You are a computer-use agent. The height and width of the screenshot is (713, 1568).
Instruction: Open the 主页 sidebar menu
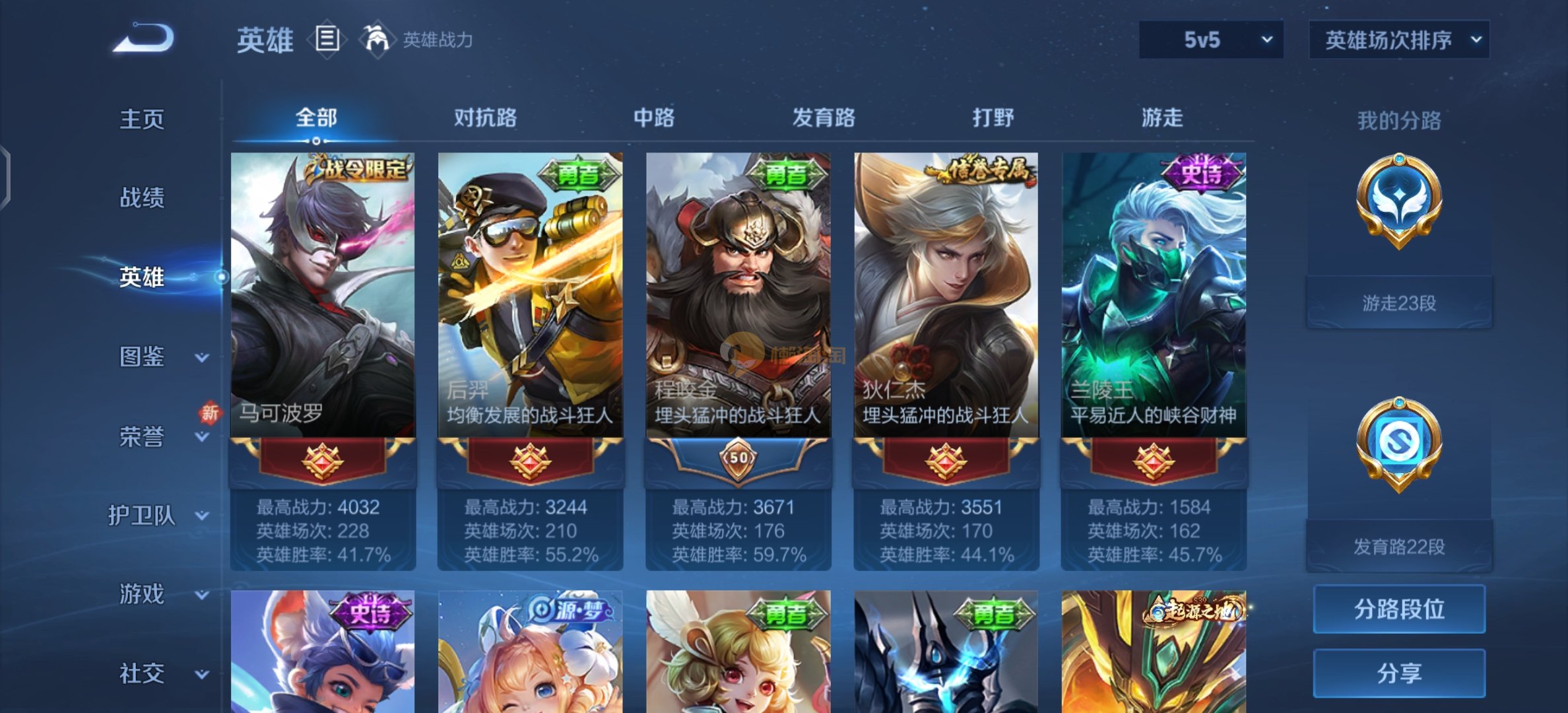141,119
